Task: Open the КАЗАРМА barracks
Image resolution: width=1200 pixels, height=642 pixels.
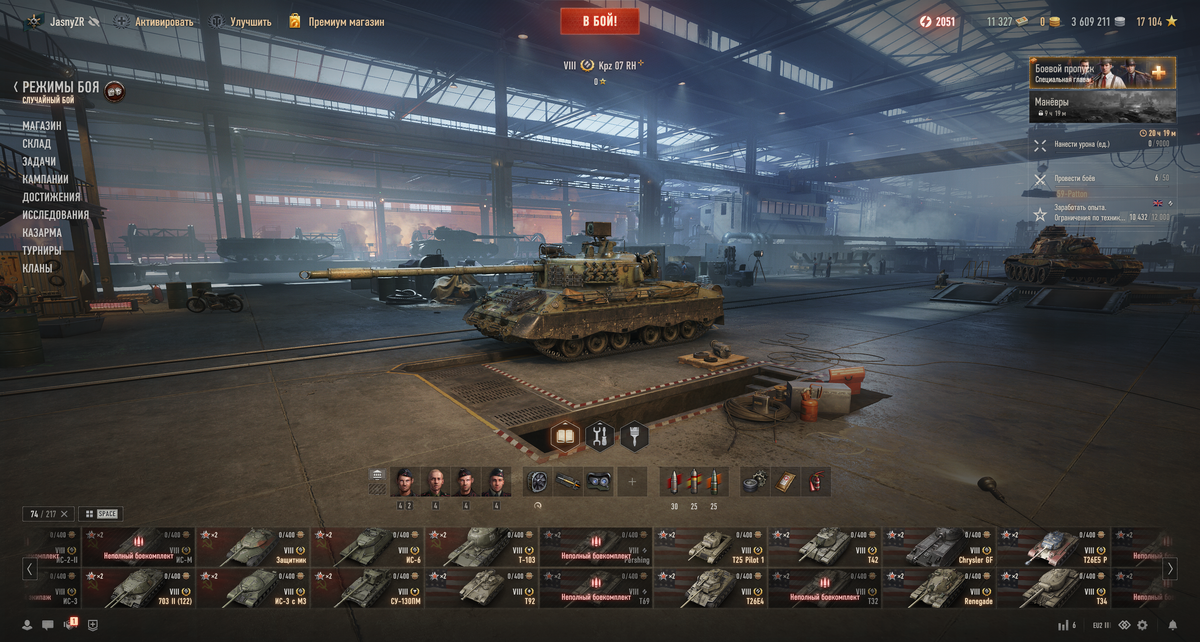Action: coord(42,233)
